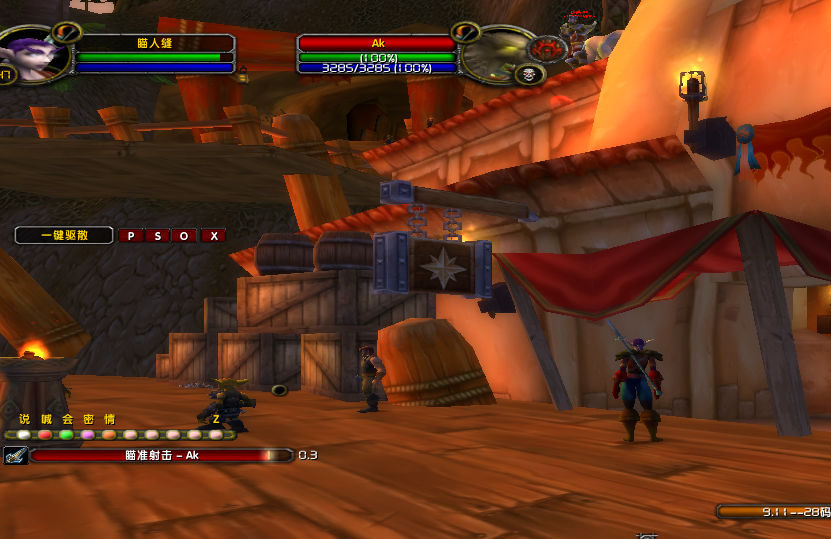This screenshot has height=539, width=831.
Task: Click the skull icon on target frame
Action: [x=531, y=74]
